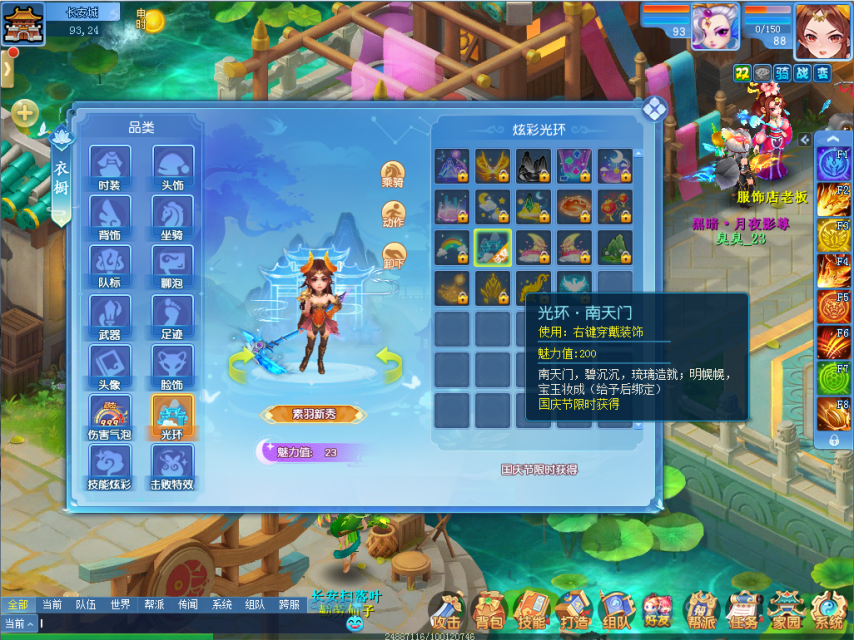This screenshot has width=854, height=640.
Task: Open the 头饰 headwear category
Action: click(x=172, y=167)
